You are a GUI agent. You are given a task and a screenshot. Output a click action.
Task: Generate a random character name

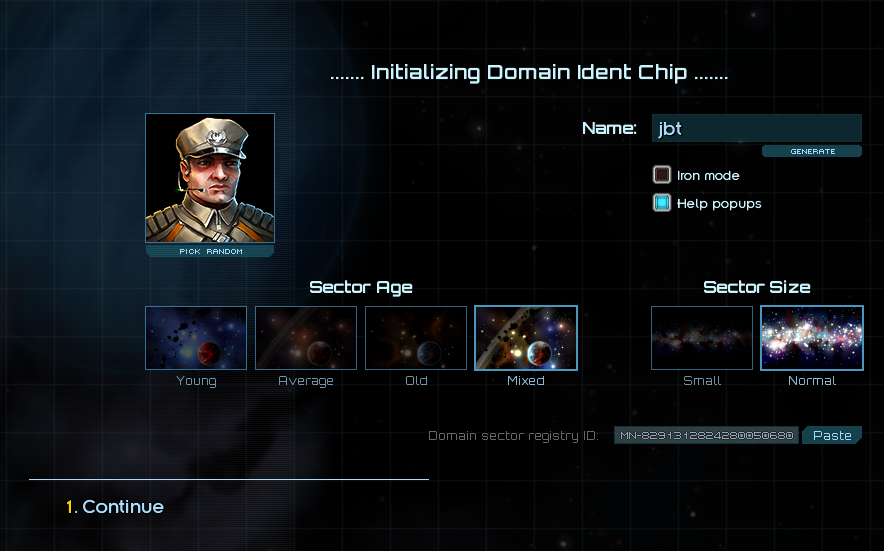[x=812, y=152]
